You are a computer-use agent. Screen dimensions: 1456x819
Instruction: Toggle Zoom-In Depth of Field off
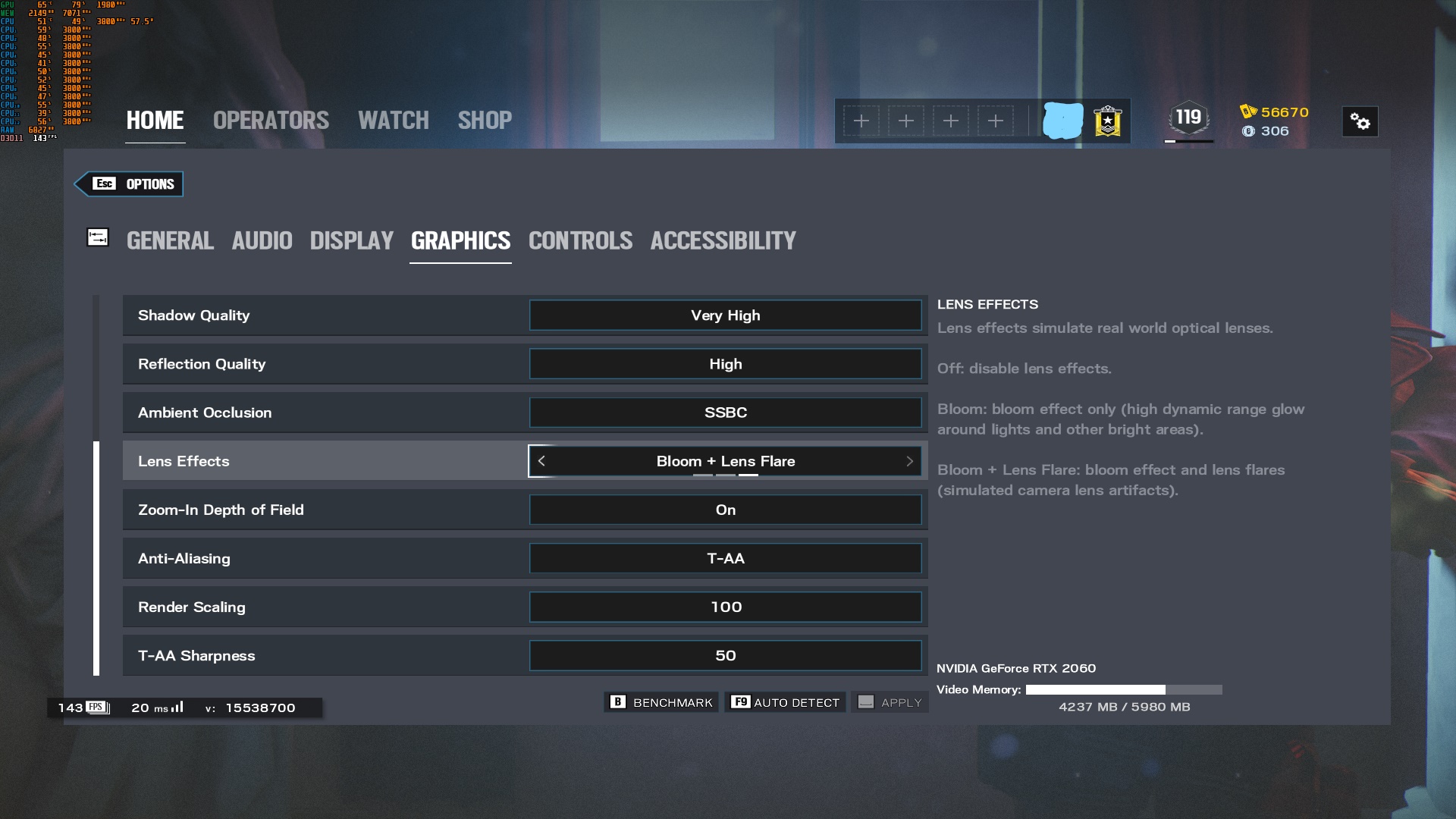click(x=725, y=510)
